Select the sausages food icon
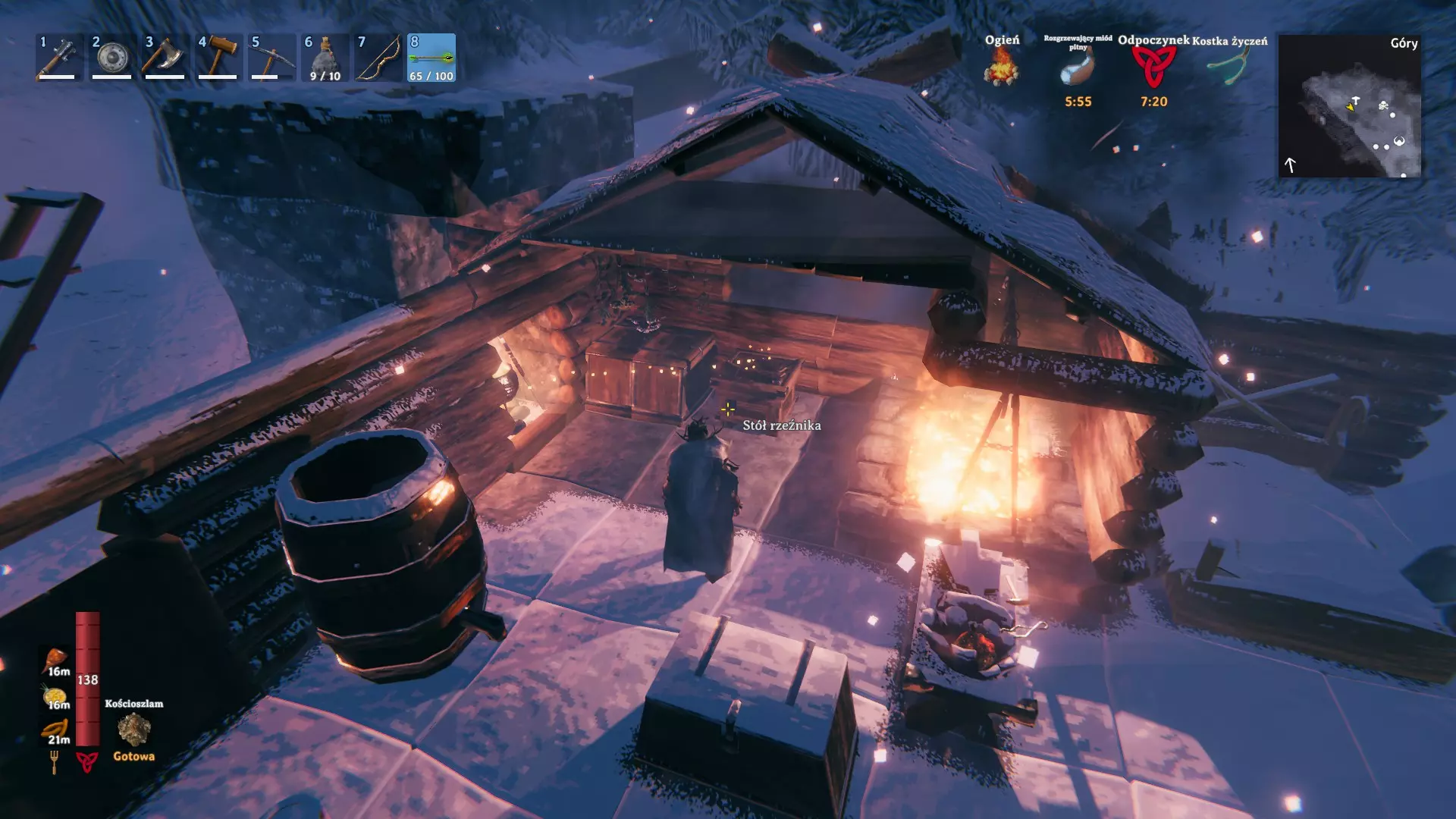Screen dimensions: 1456x819 tap(56, 728)
